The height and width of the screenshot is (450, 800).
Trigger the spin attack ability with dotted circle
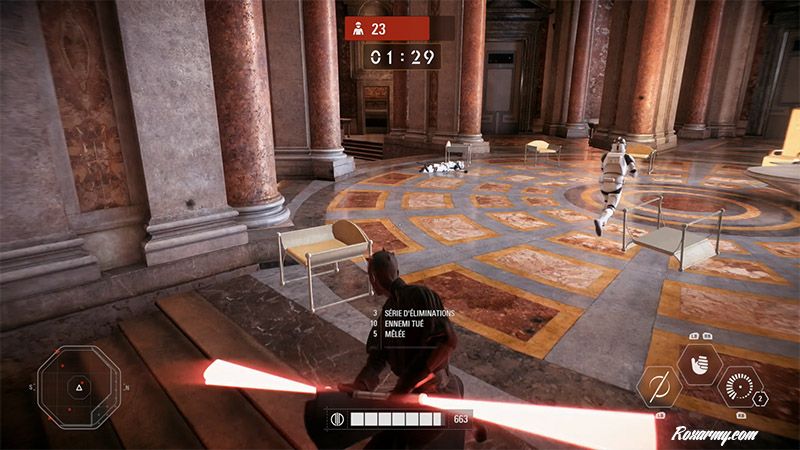click(740, 387)
